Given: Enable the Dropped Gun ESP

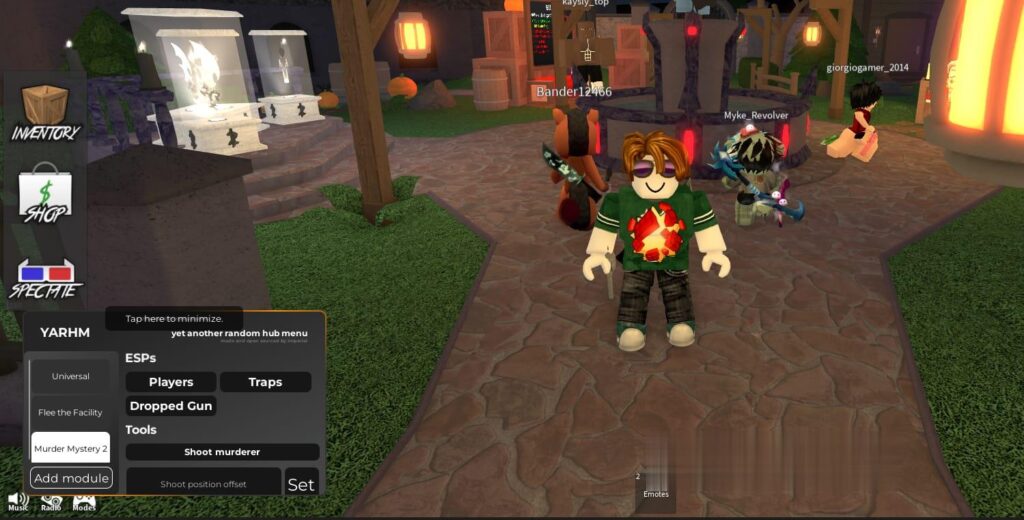Looking at the screenshot, I should tap(171, 406).
